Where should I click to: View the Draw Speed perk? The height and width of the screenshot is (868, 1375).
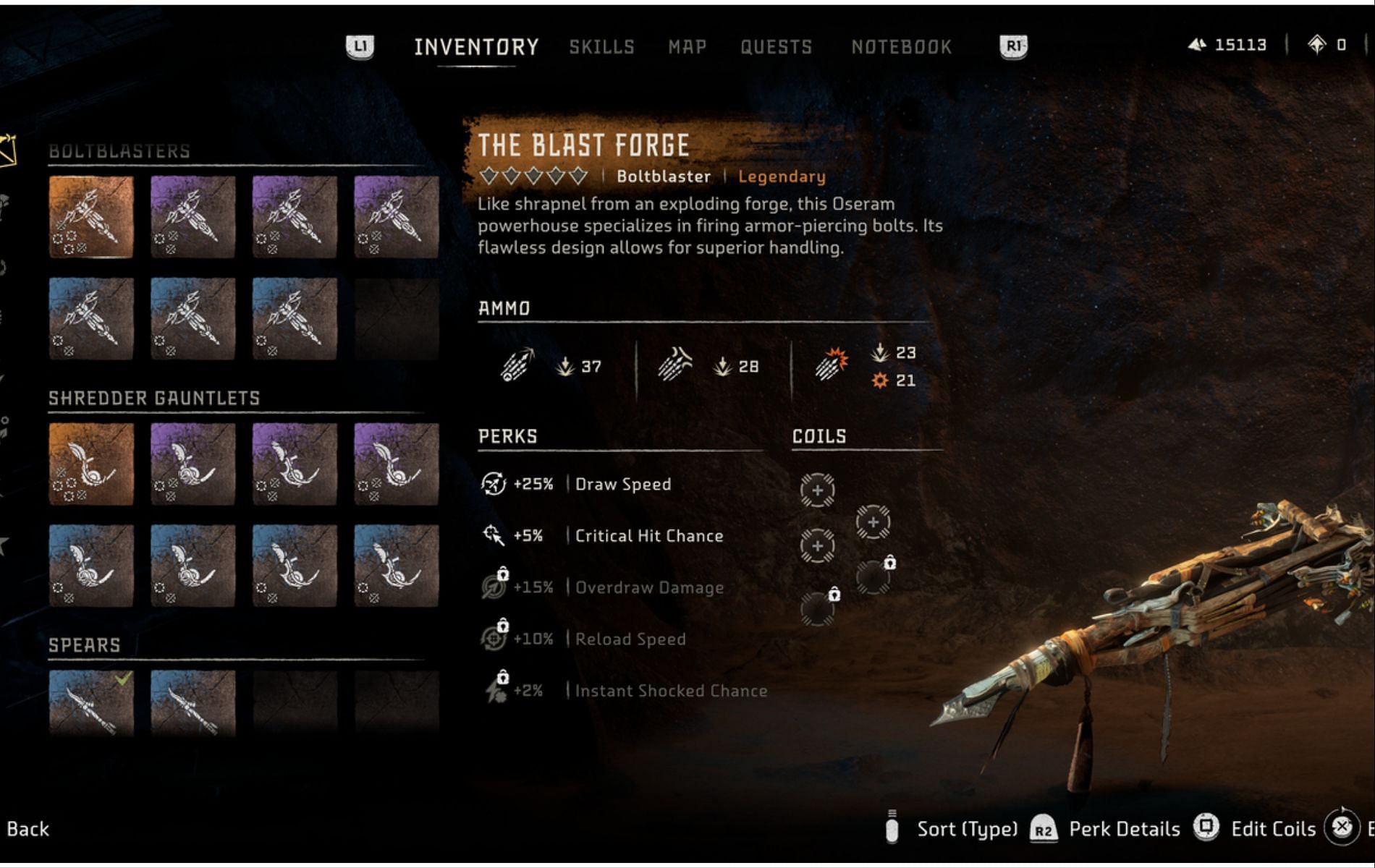click(x=622, y=484)
